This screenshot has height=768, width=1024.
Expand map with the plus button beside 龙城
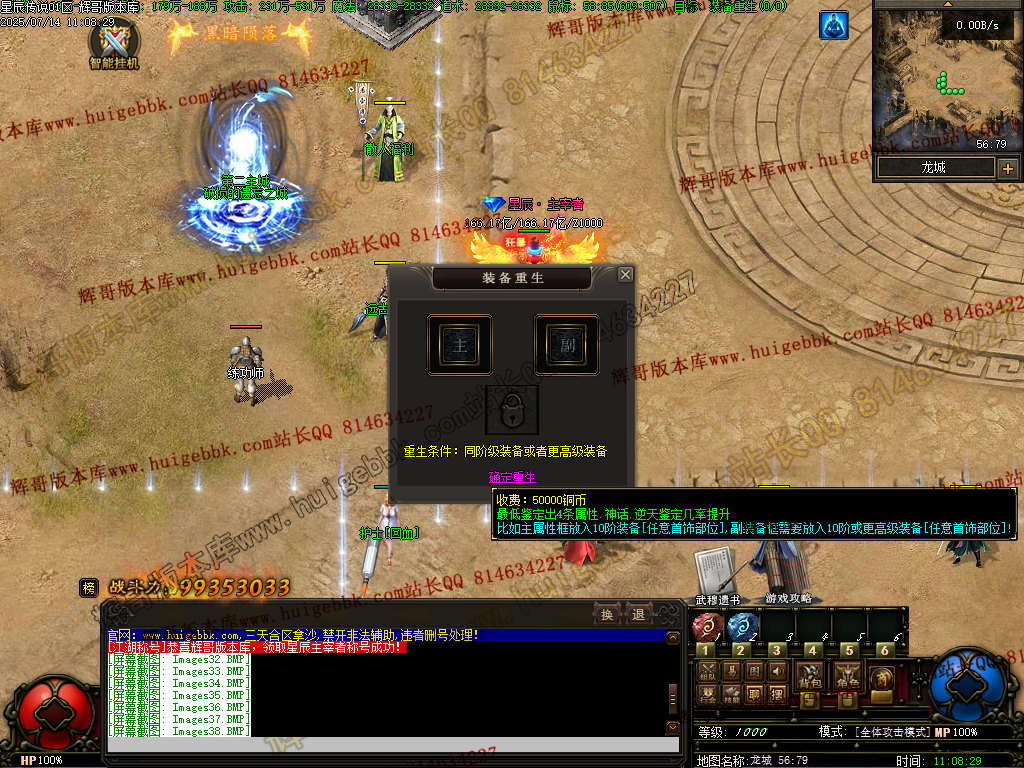click(1007, 168)
